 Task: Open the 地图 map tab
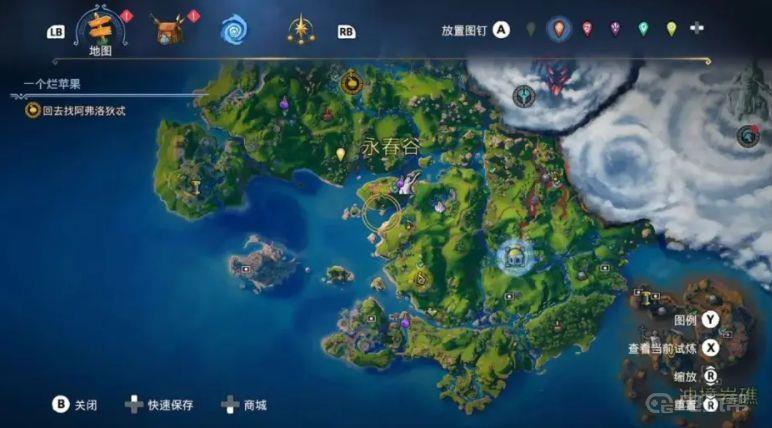(99, 28)
